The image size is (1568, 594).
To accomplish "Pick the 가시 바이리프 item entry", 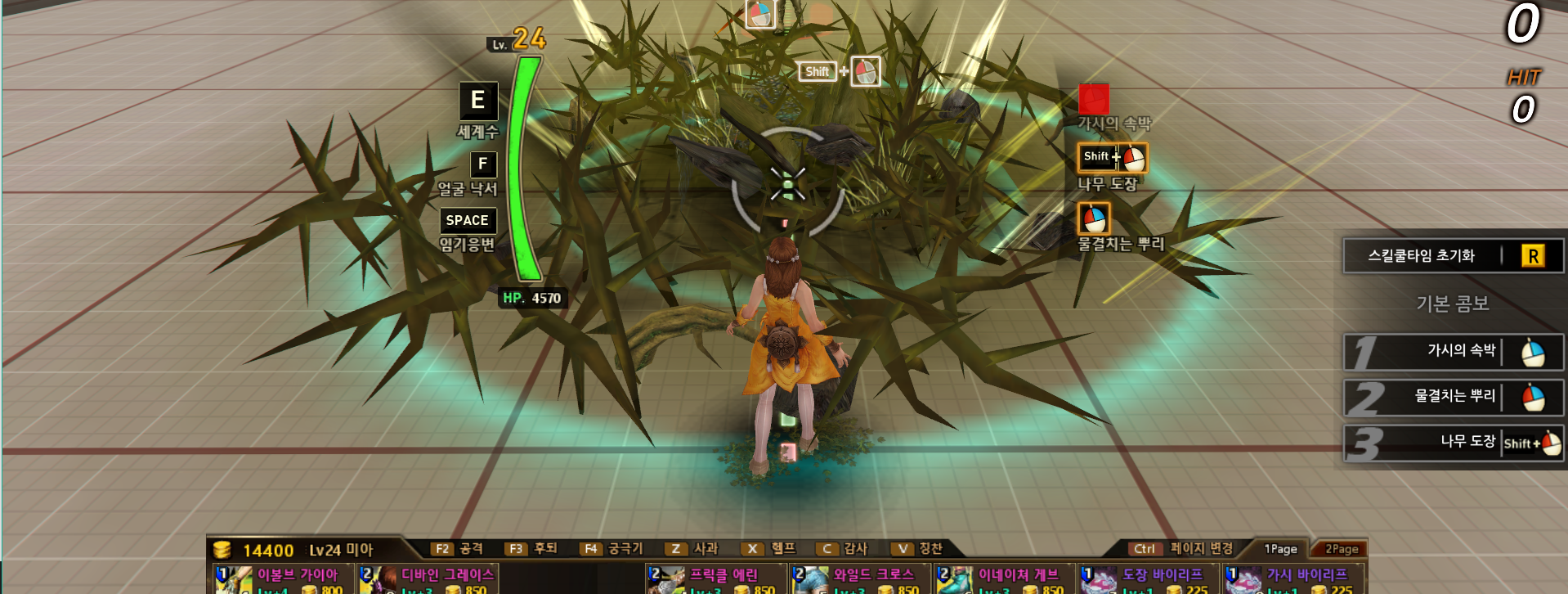I will [x=1292, y=579].
